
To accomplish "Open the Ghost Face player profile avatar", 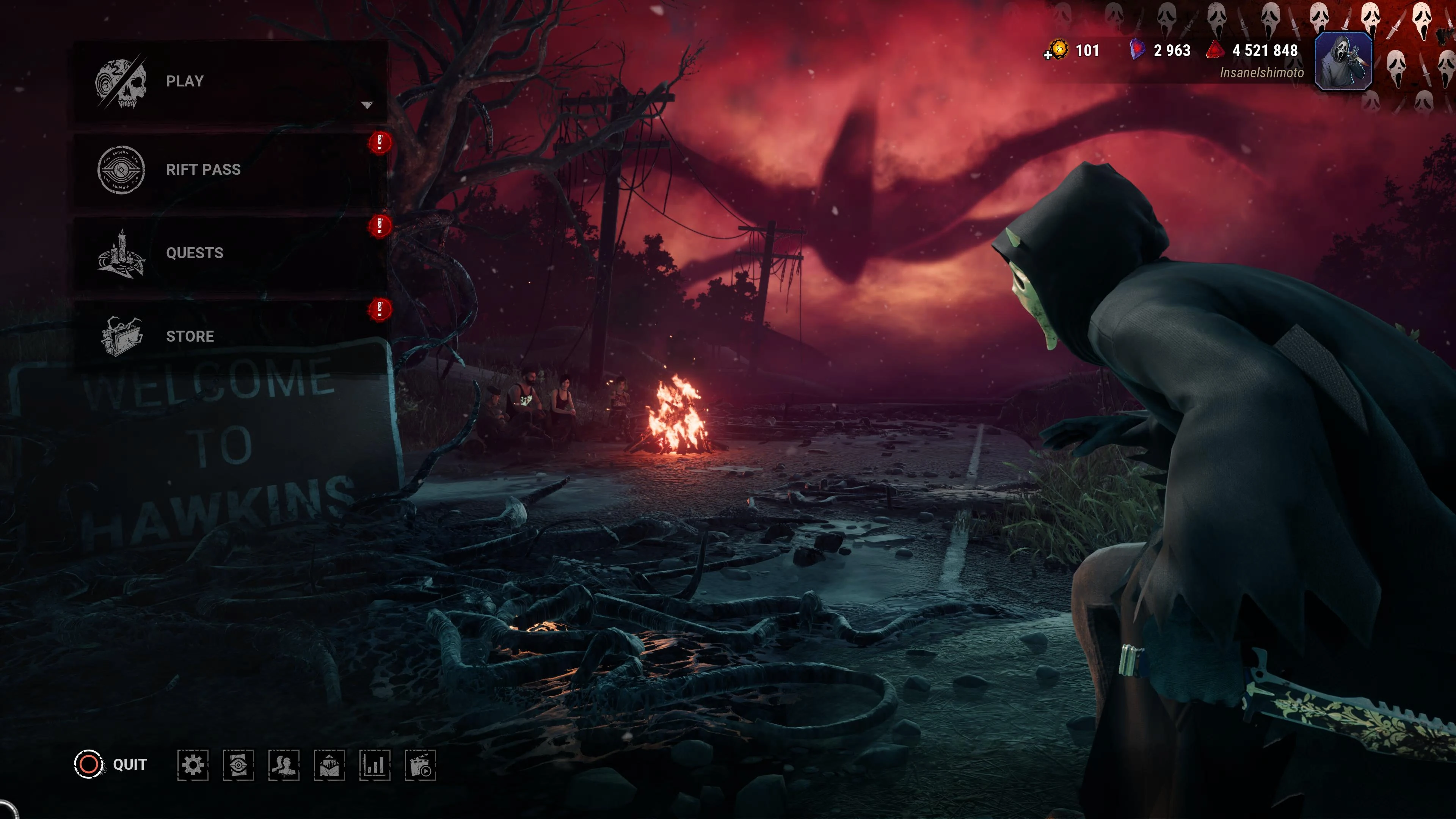I will pyautogui.click(x=1343, y=61).
